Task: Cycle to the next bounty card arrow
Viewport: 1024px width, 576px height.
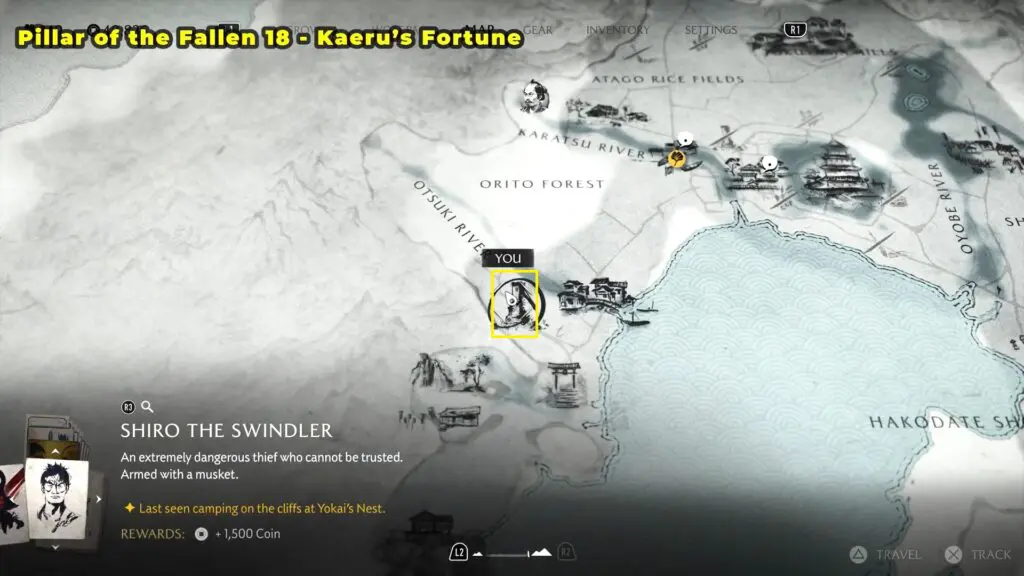Action: 98,498
